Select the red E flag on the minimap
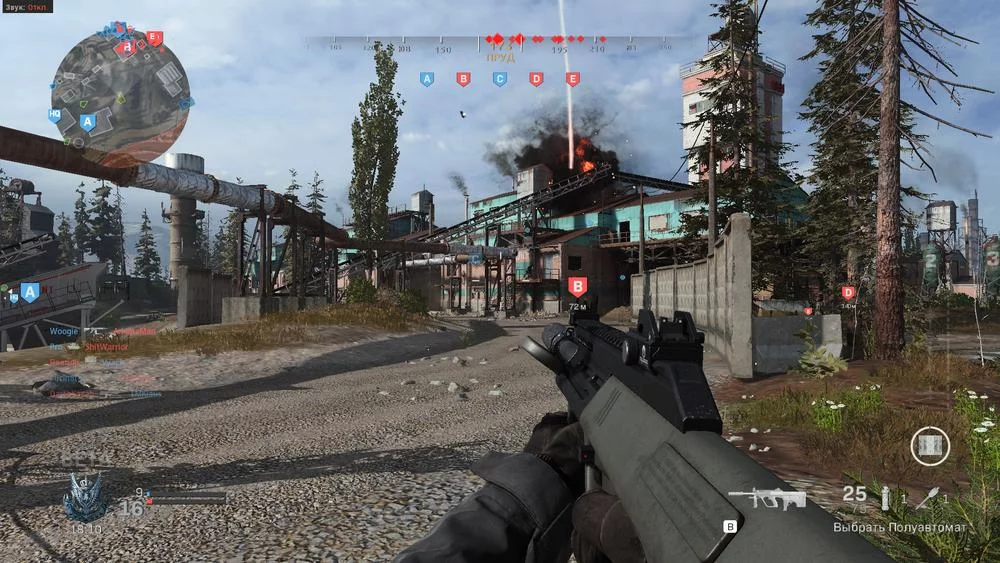 tap(153, 38)
